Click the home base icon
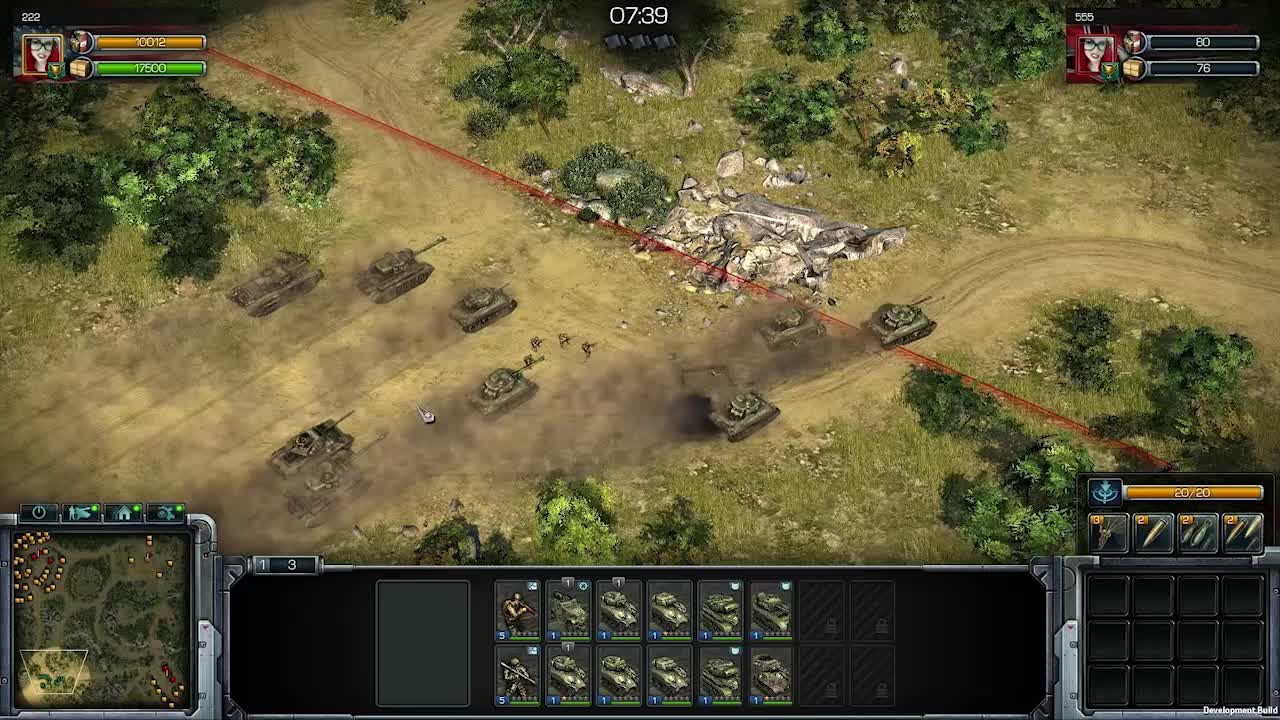Viewport: 1280px width, 720px height. click(x=121, y=512)
